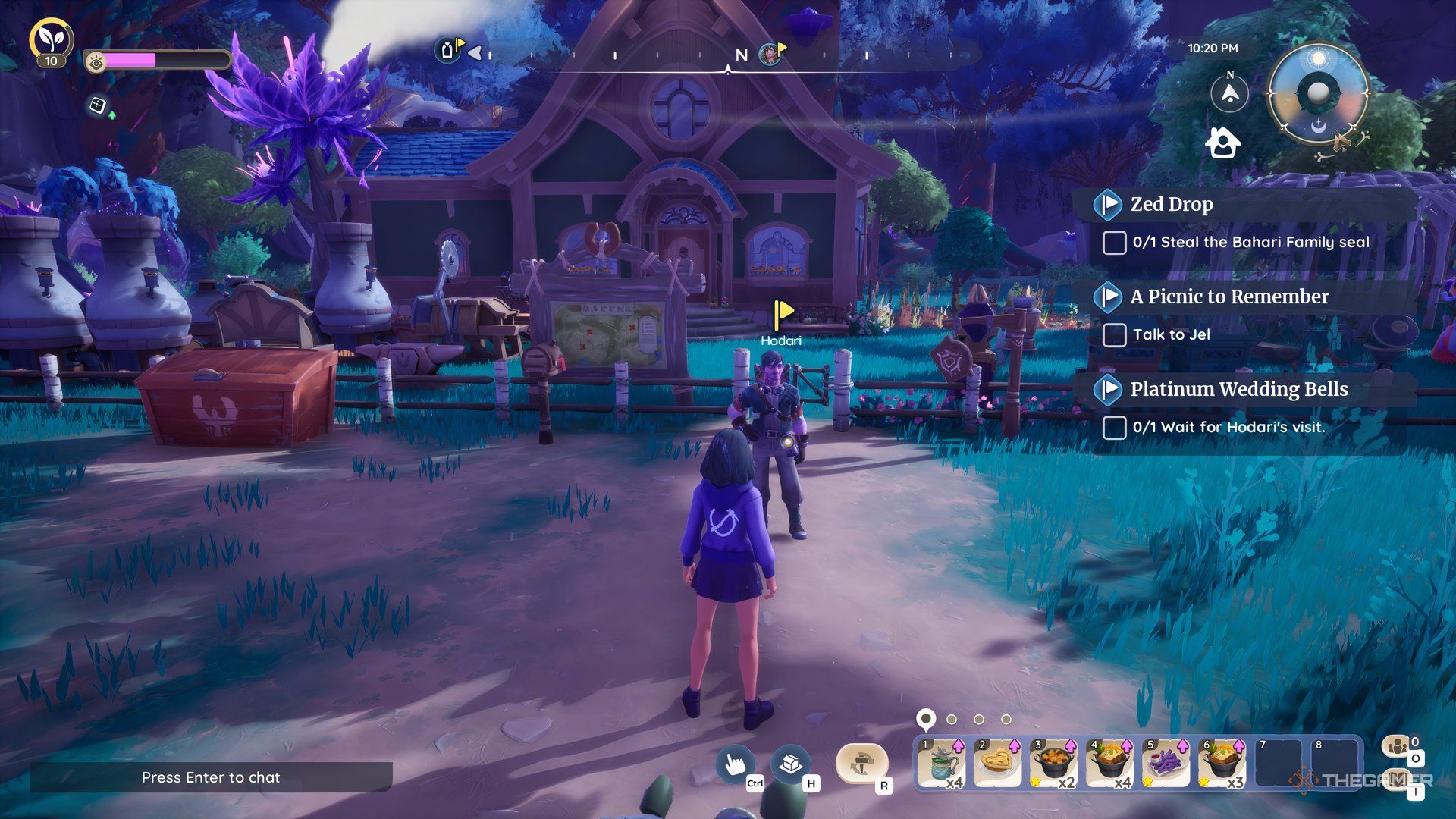The width and height of the screenshot is (1456, 819).
Task: Click the focus level sprout badge
Action: [51, 39]
